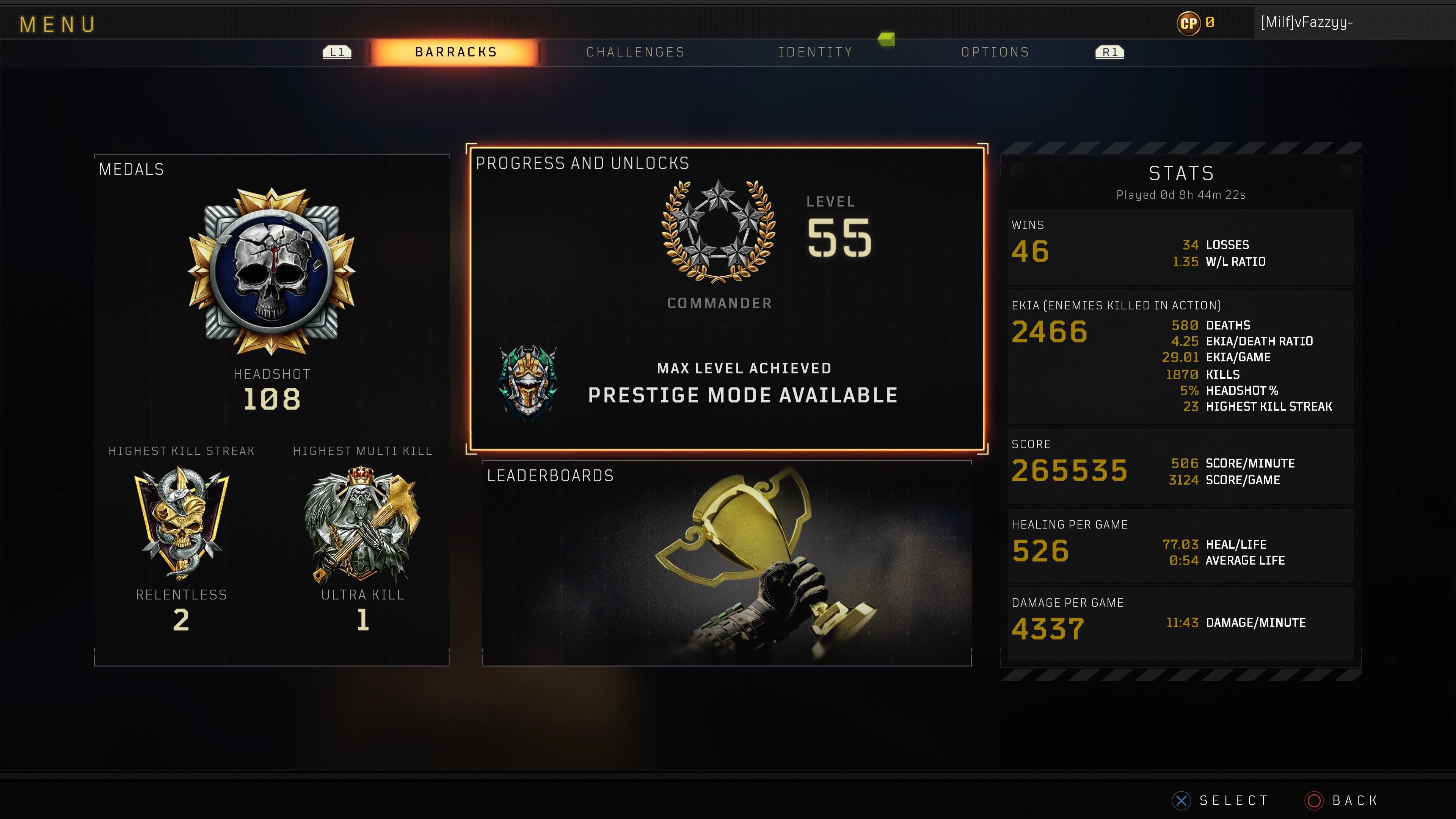The height and width of the screenshot is (819, 1456).
Task: Open the Challenges tab
Action: [x=635, y=52]
